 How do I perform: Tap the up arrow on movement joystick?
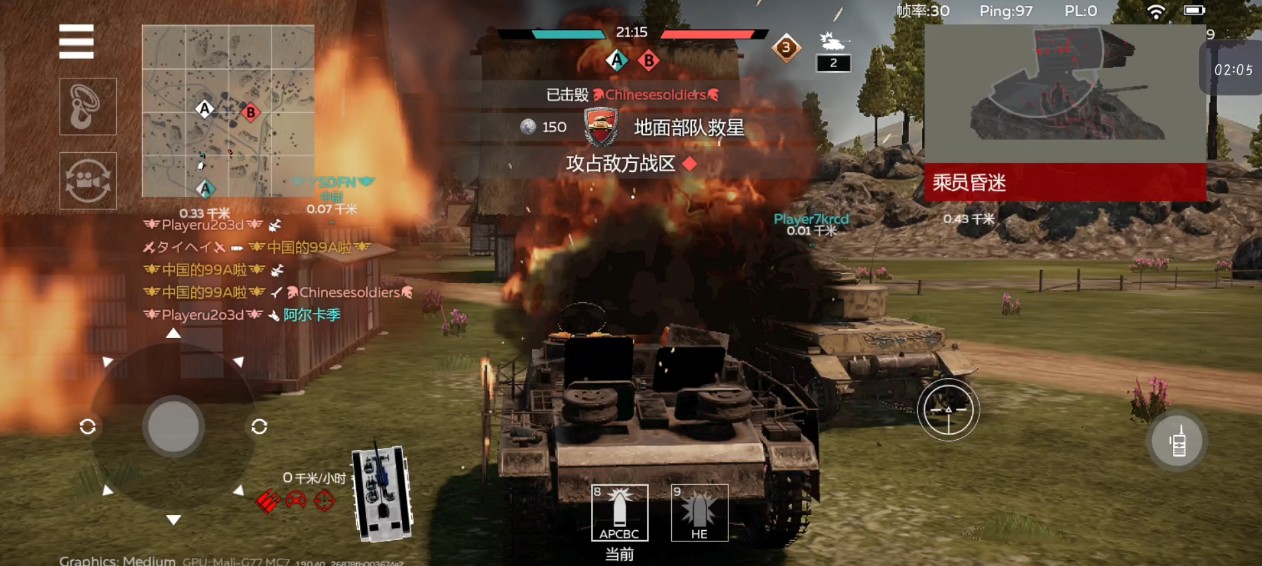(x=174, y=333)
